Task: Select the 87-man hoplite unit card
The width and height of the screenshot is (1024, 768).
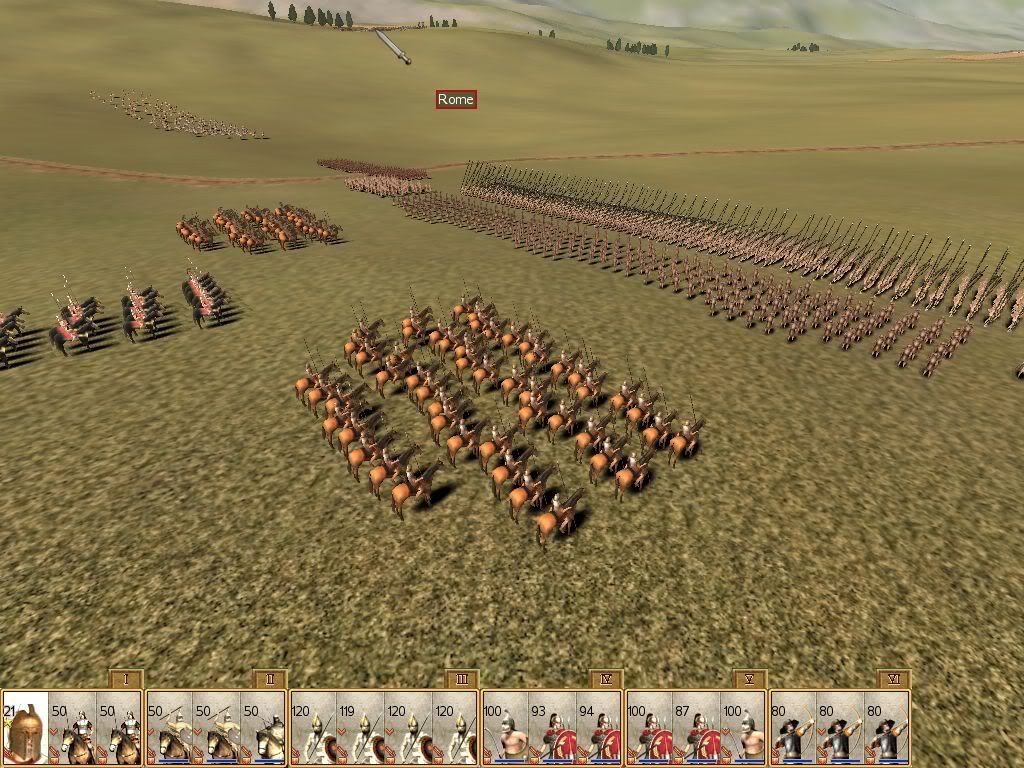Action: (x=697, y=727)
